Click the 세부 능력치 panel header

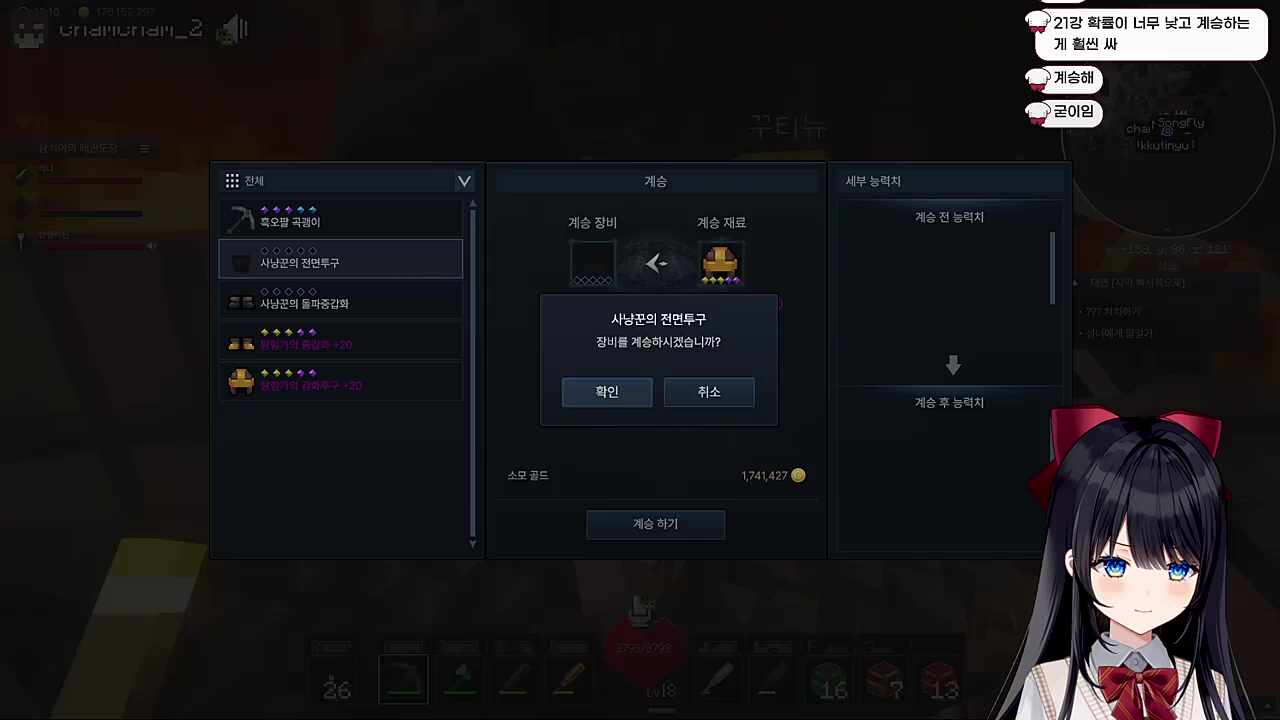click(872, 181)
